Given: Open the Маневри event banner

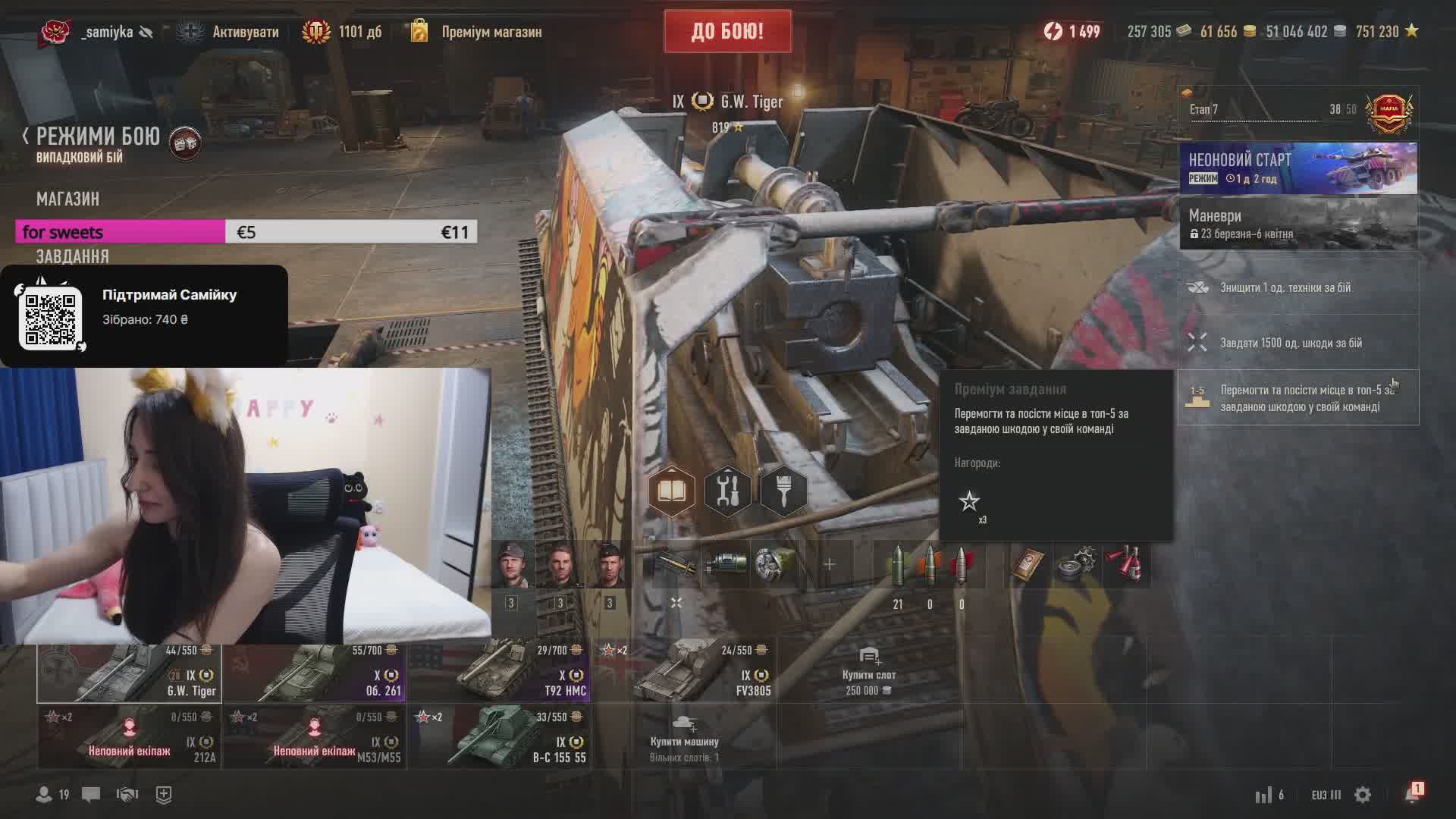Looking at the screenshot, I should (x=1298, y=224).
